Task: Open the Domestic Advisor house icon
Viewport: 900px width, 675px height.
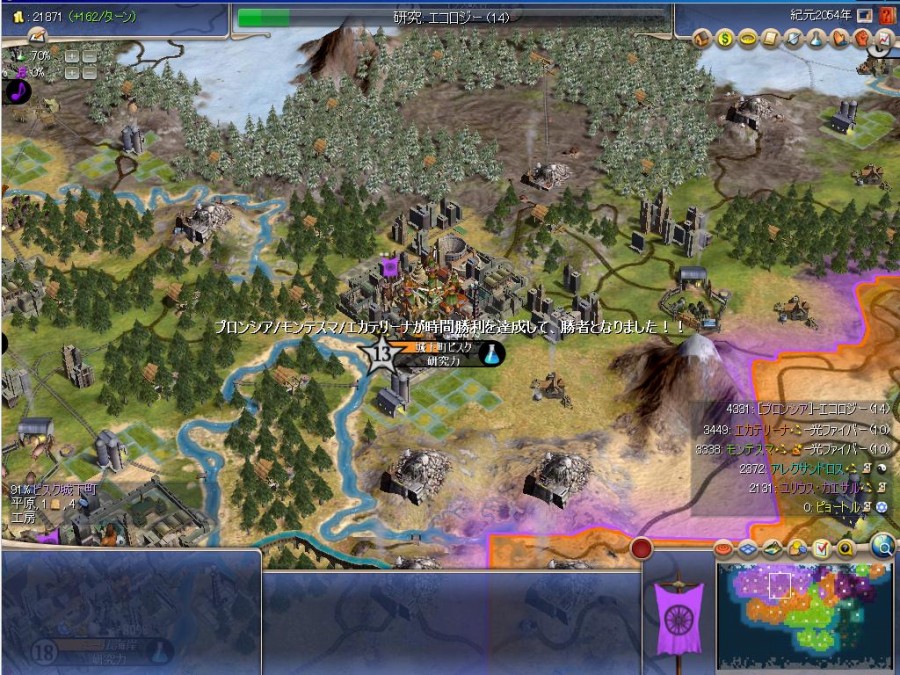Action: point(703,38)
